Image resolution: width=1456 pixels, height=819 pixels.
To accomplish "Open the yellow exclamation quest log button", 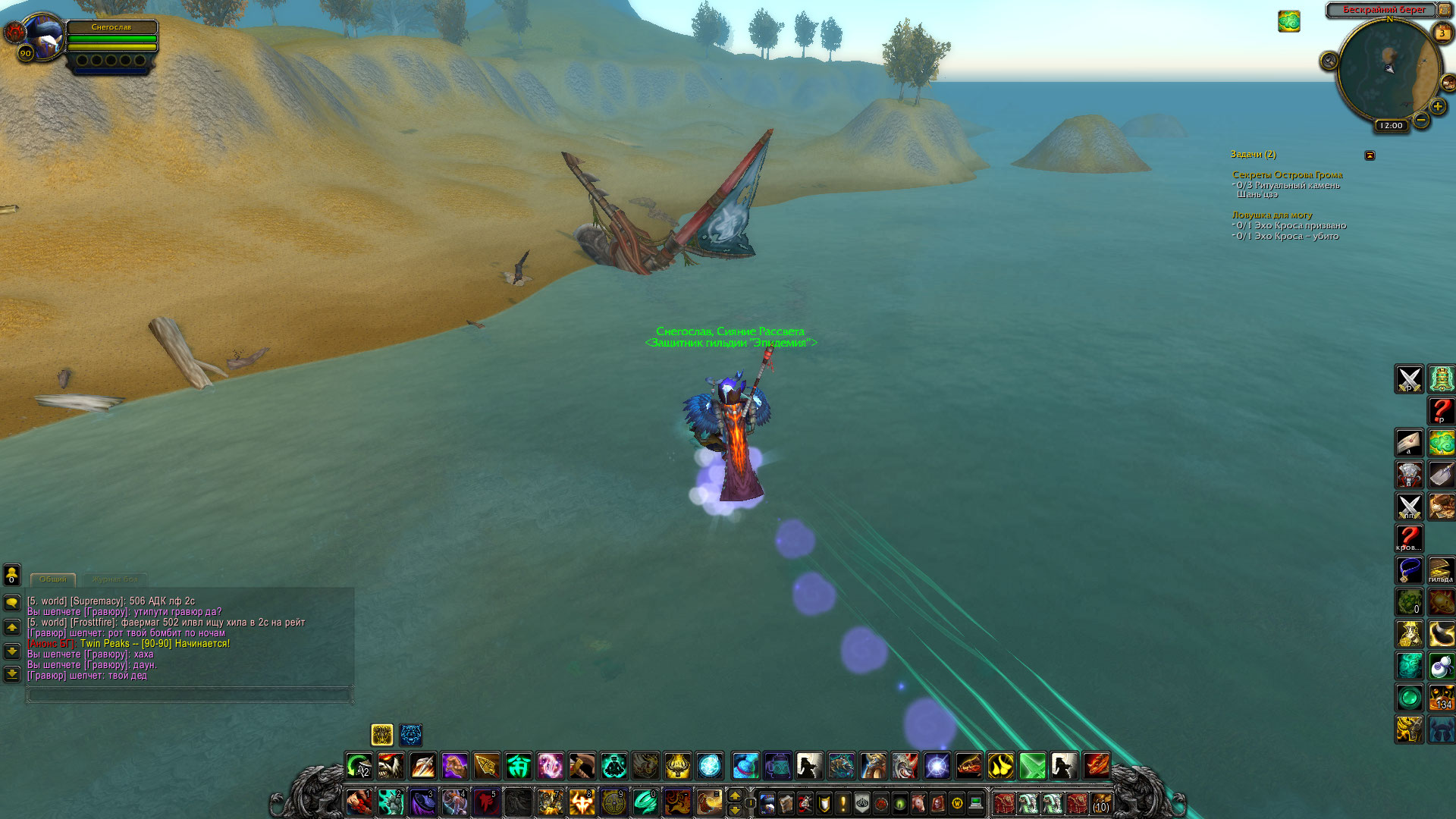I will pos(843,803).
